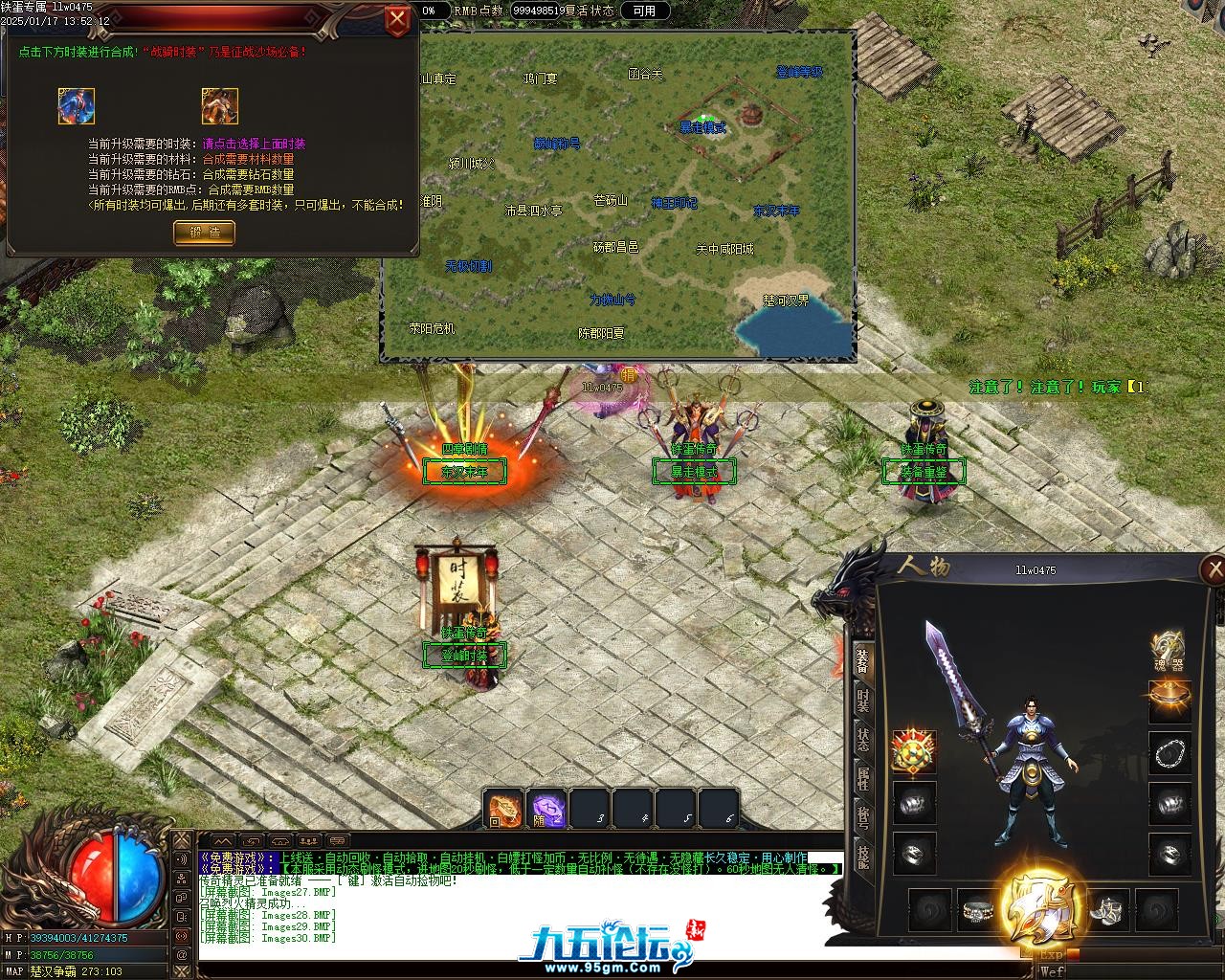Click the 魂器 soul weapon icon

1169,650
